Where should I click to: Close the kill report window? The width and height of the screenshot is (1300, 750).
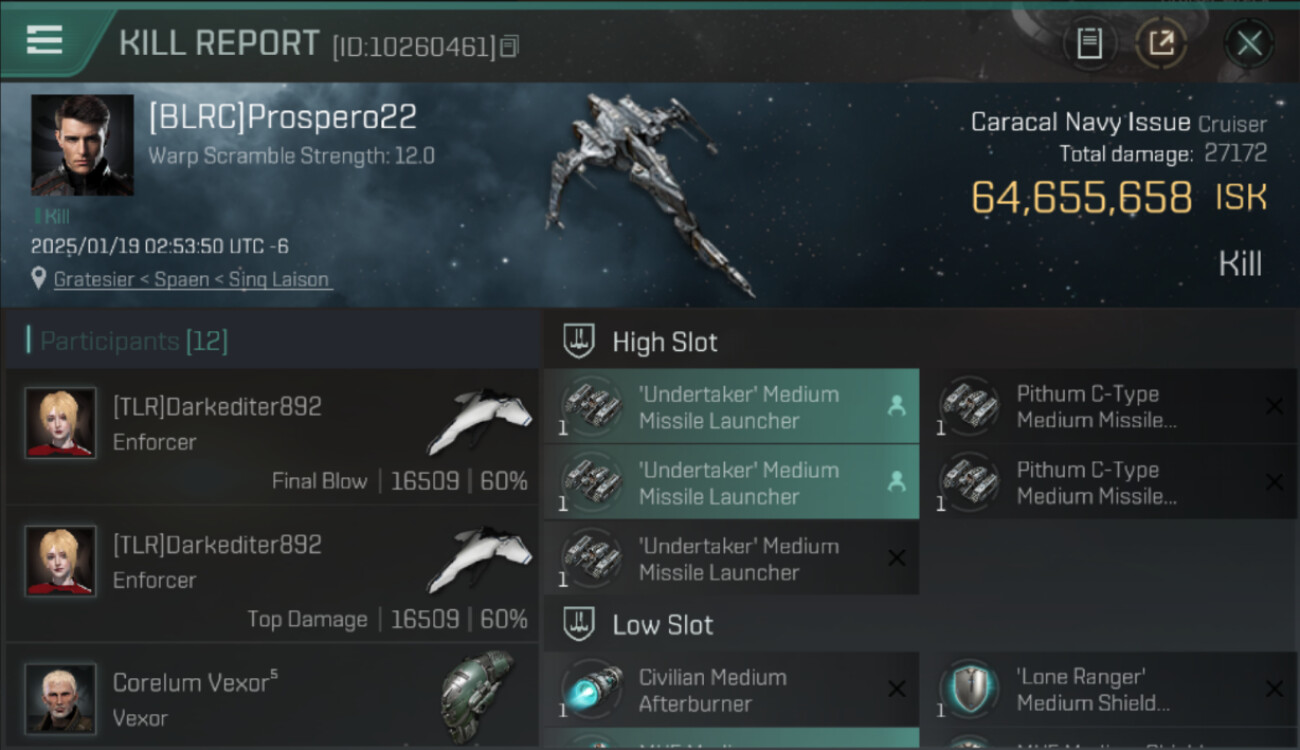(1249, 44)
